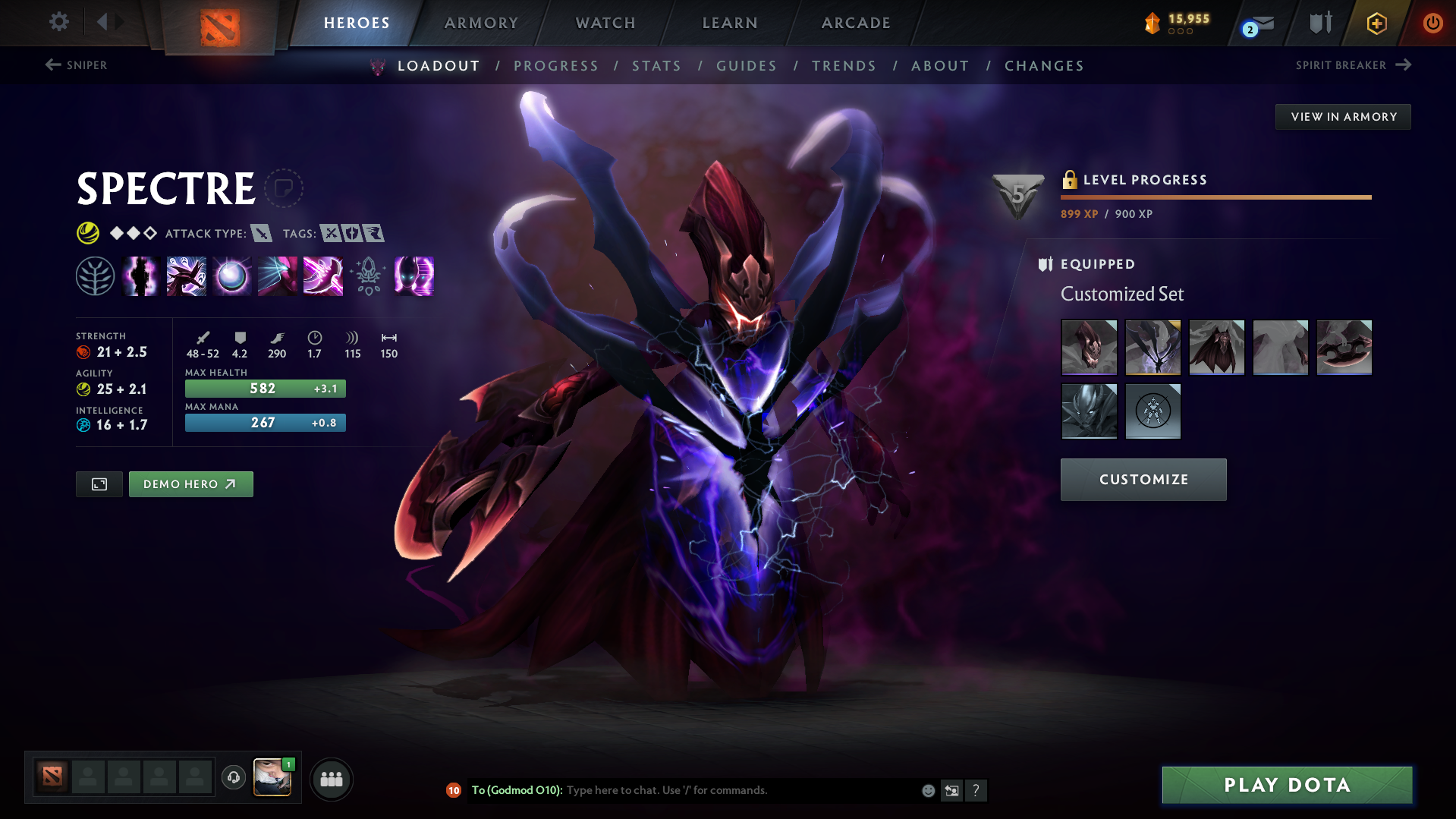Click the Demo Hero button

(190, 484)
